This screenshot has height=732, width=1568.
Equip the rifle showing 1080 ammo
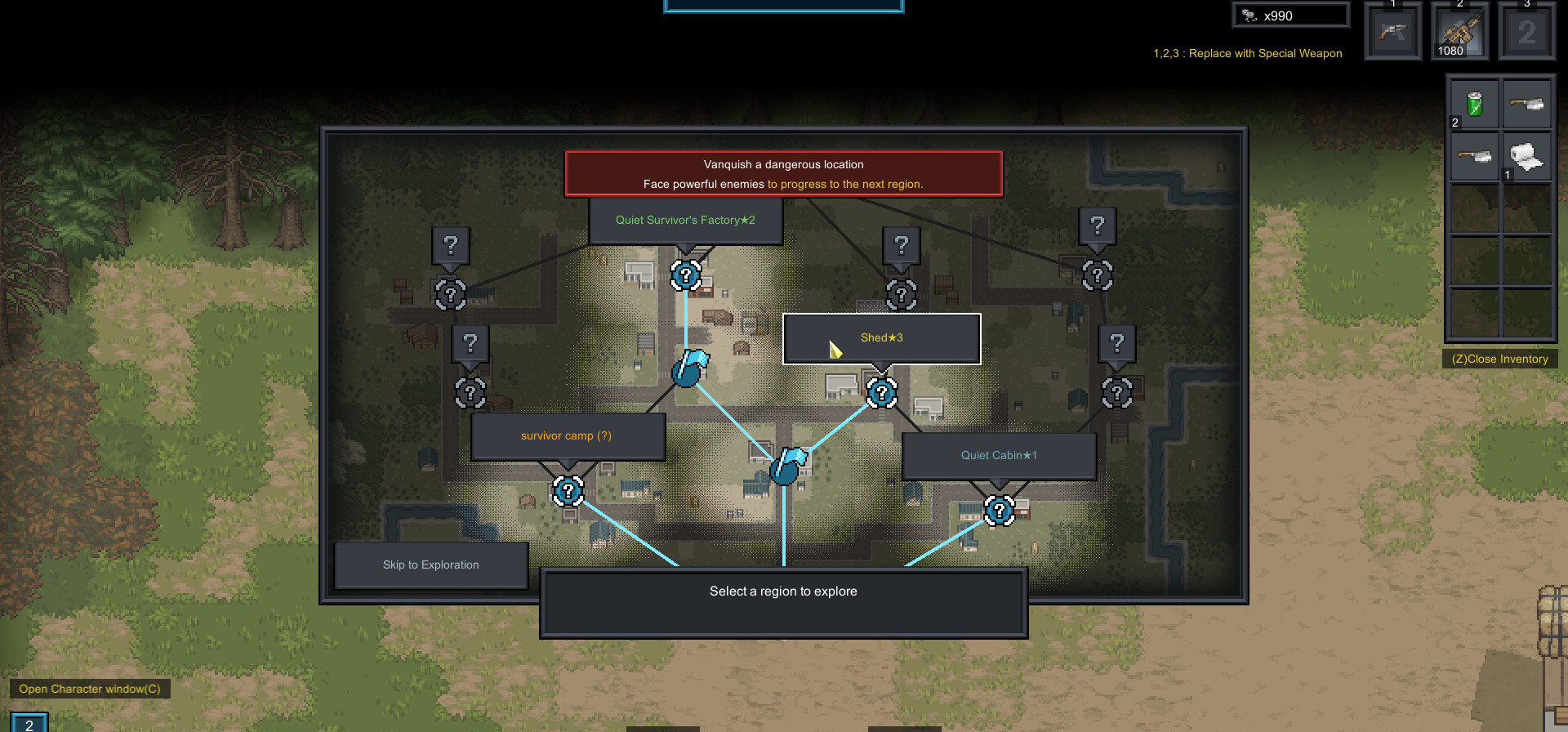click(x=1459, y=32)
